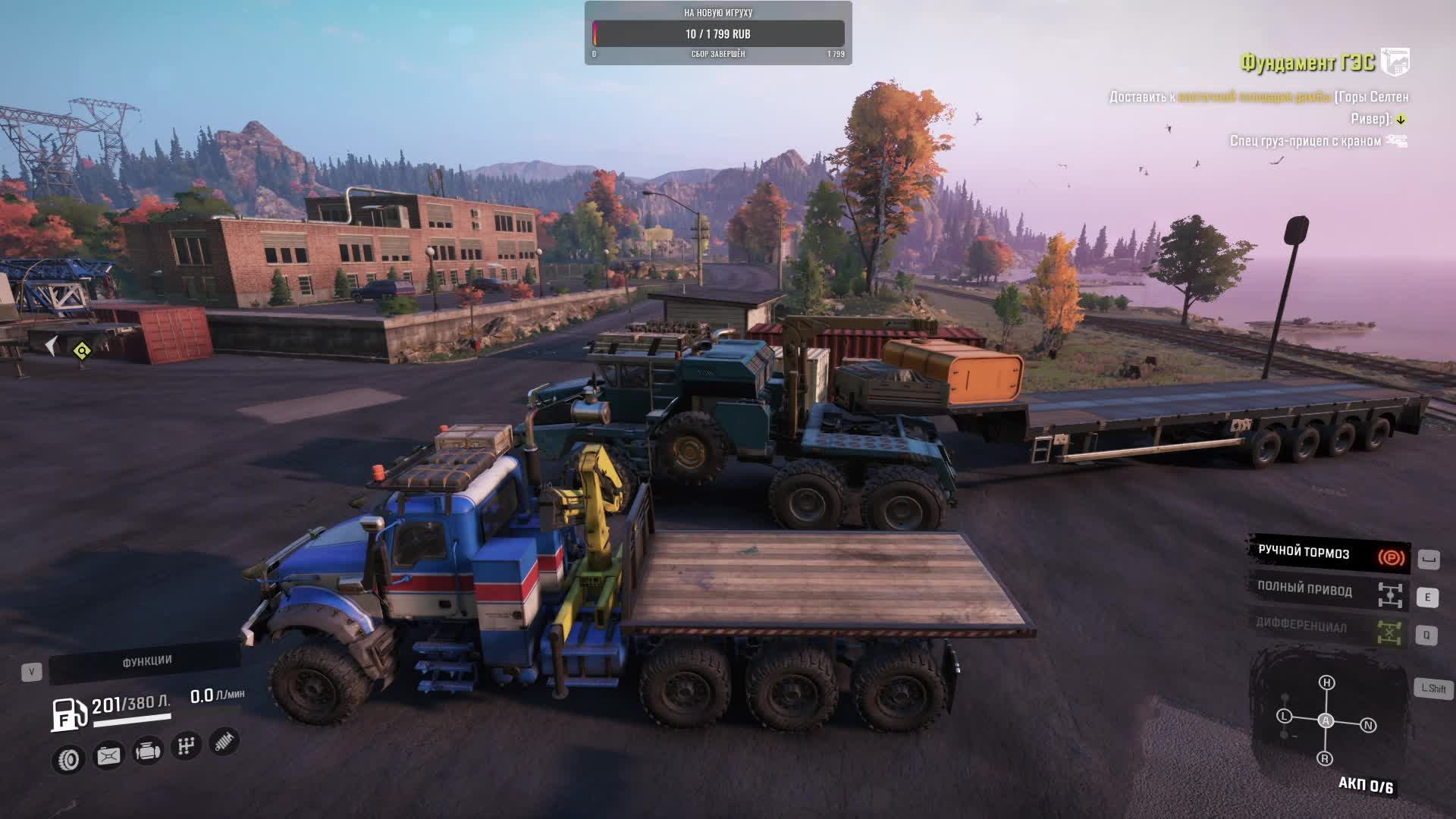Click the yellow diamond waypoint marker

pos(82,350)
